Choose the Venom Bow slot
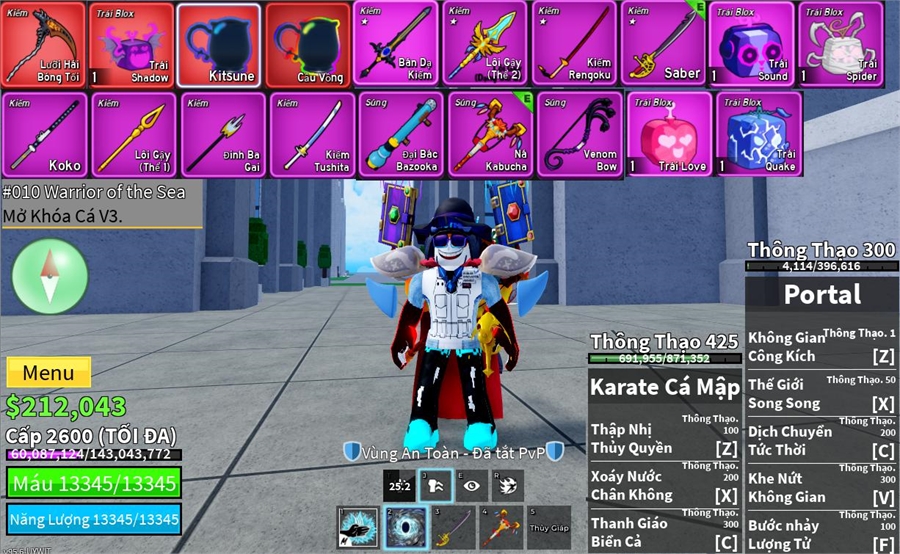Image resolution: width=900 pixels, height=554 pixels. [x=580, y=134]
